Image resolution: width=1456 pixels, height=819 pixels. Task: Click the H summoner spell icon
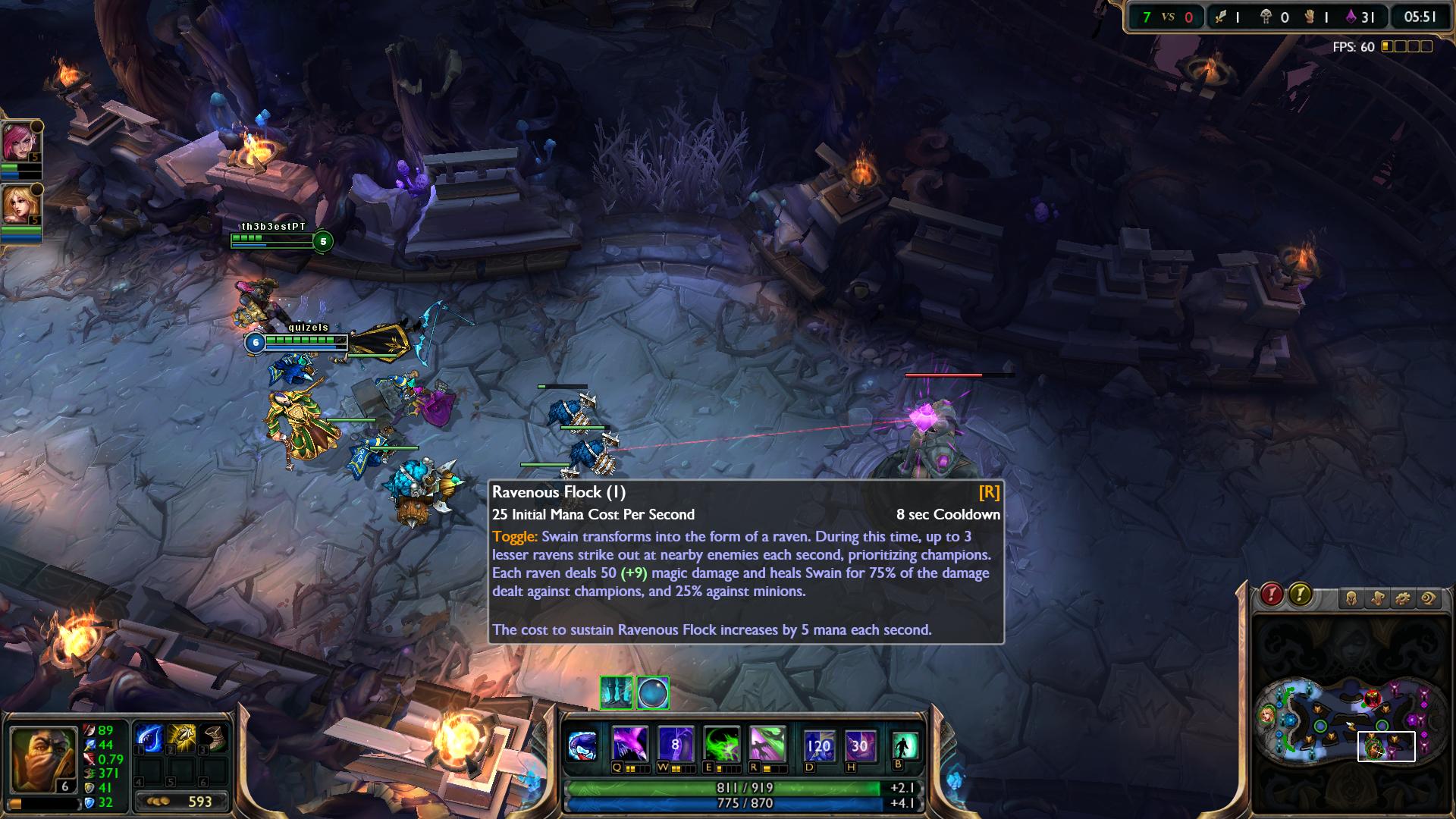[x=859, y=745]
